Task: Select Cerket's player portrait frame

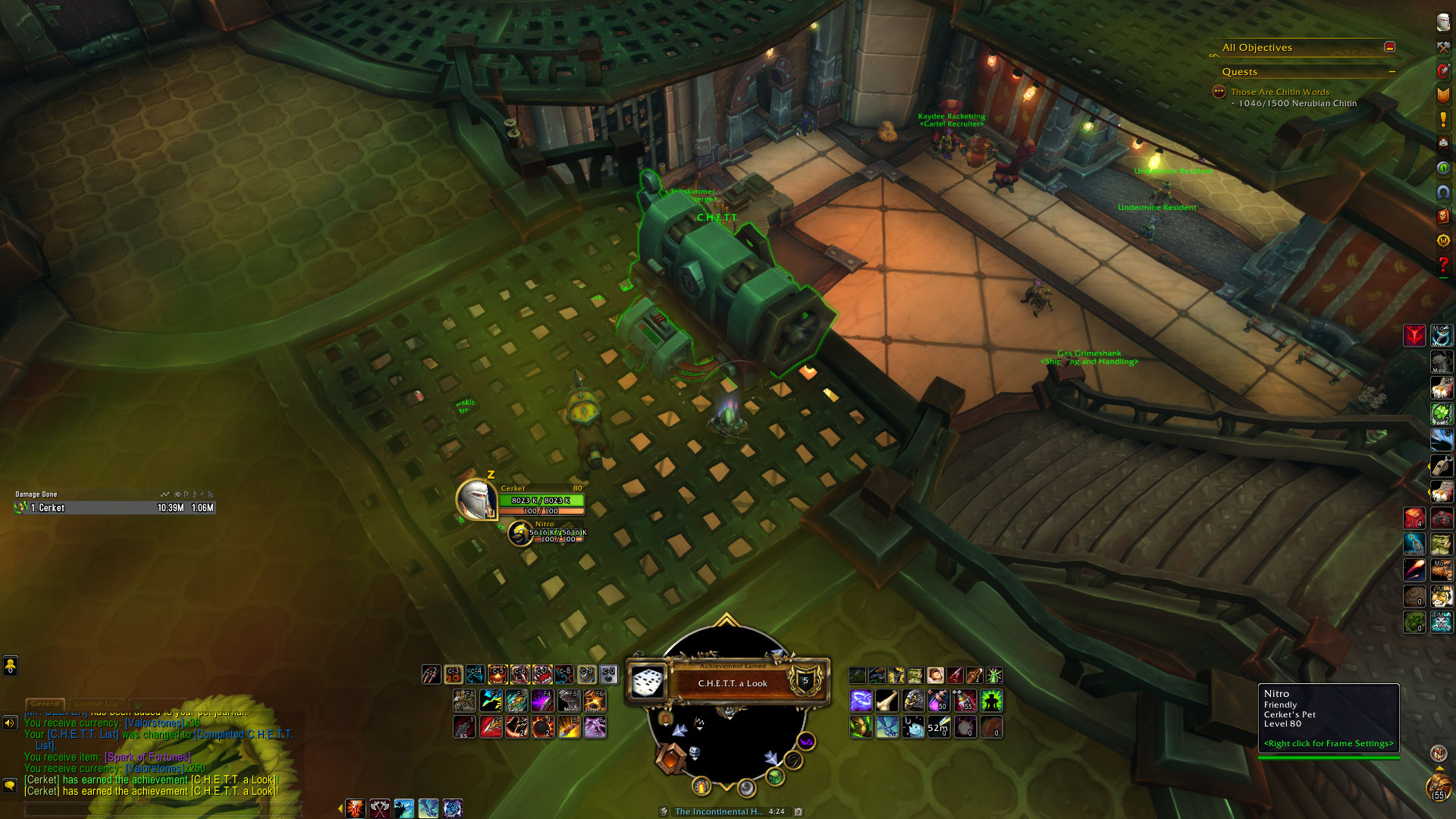Action: coord(476,499)
